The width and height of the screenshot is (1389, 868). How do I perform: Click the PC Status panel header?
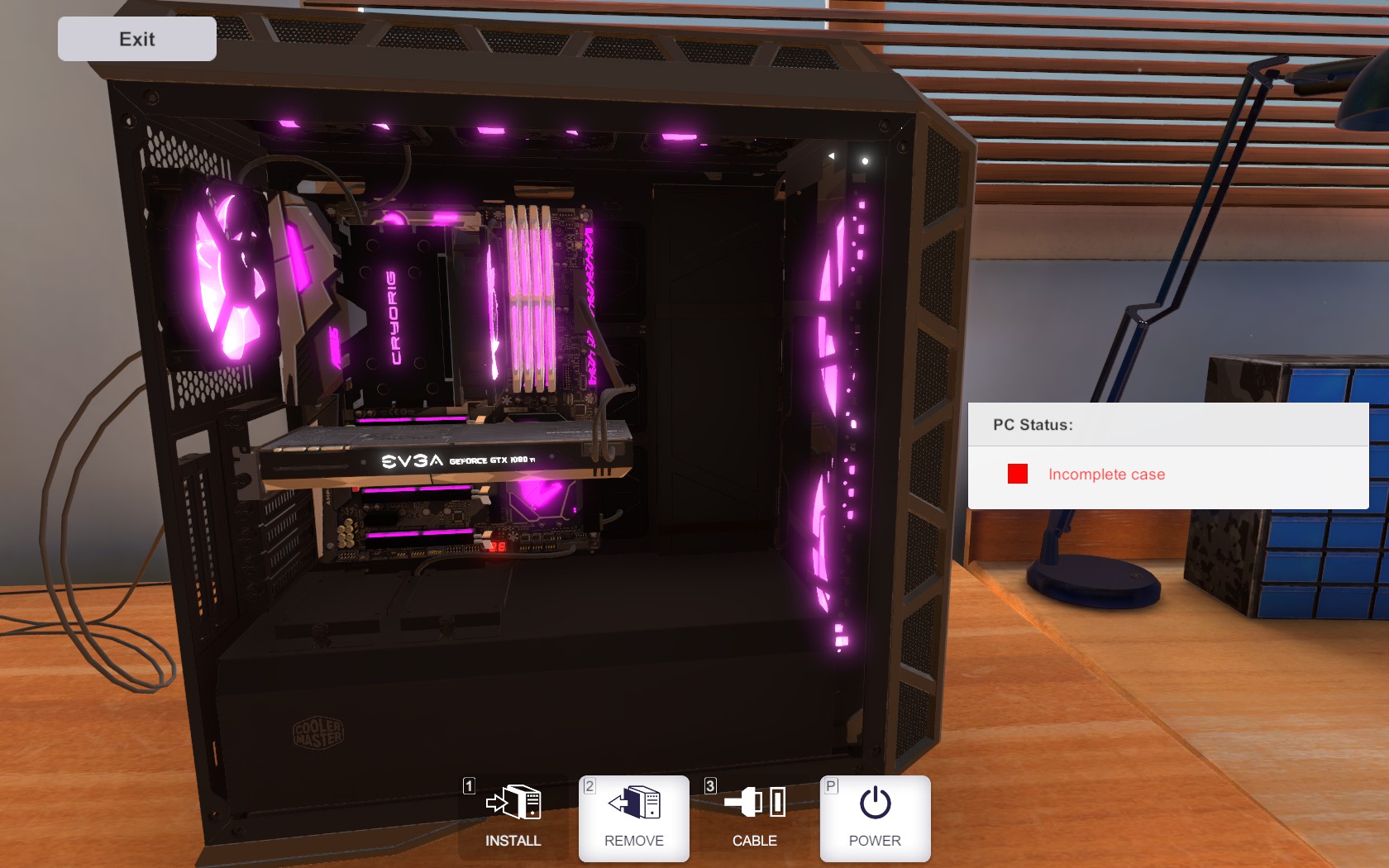coord(1033,425)
